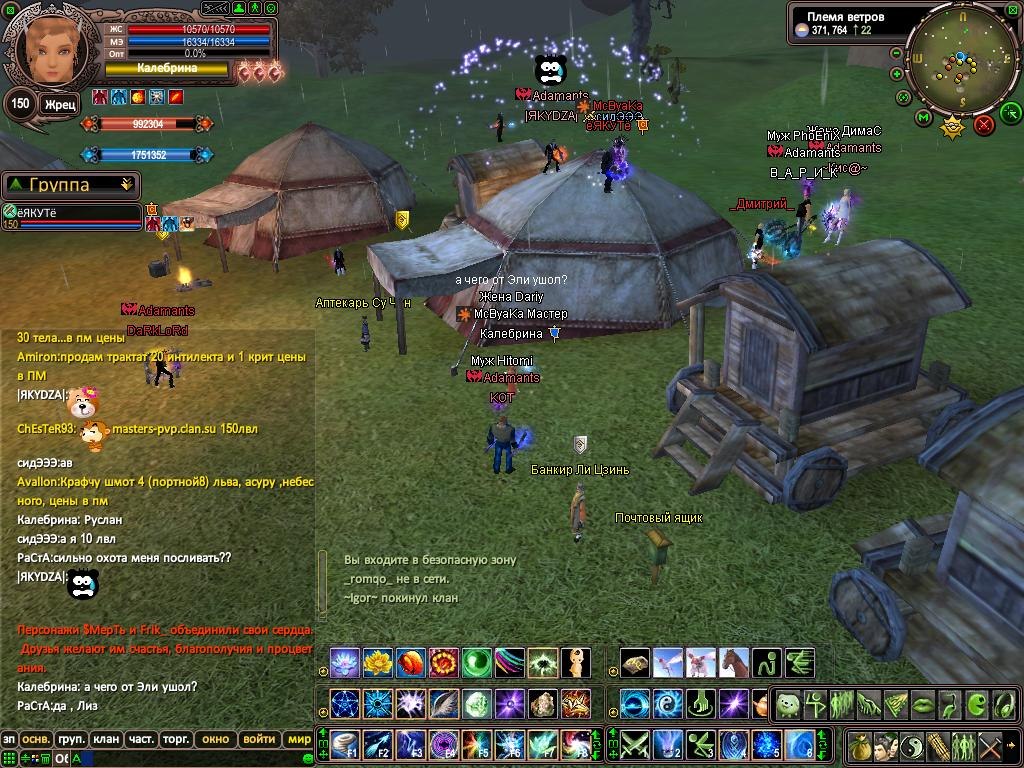Image resolution: width=1024 pixels, height=768 pixels.
Task: Use the brown horse mount icon
Action: [x=734, y=662]
